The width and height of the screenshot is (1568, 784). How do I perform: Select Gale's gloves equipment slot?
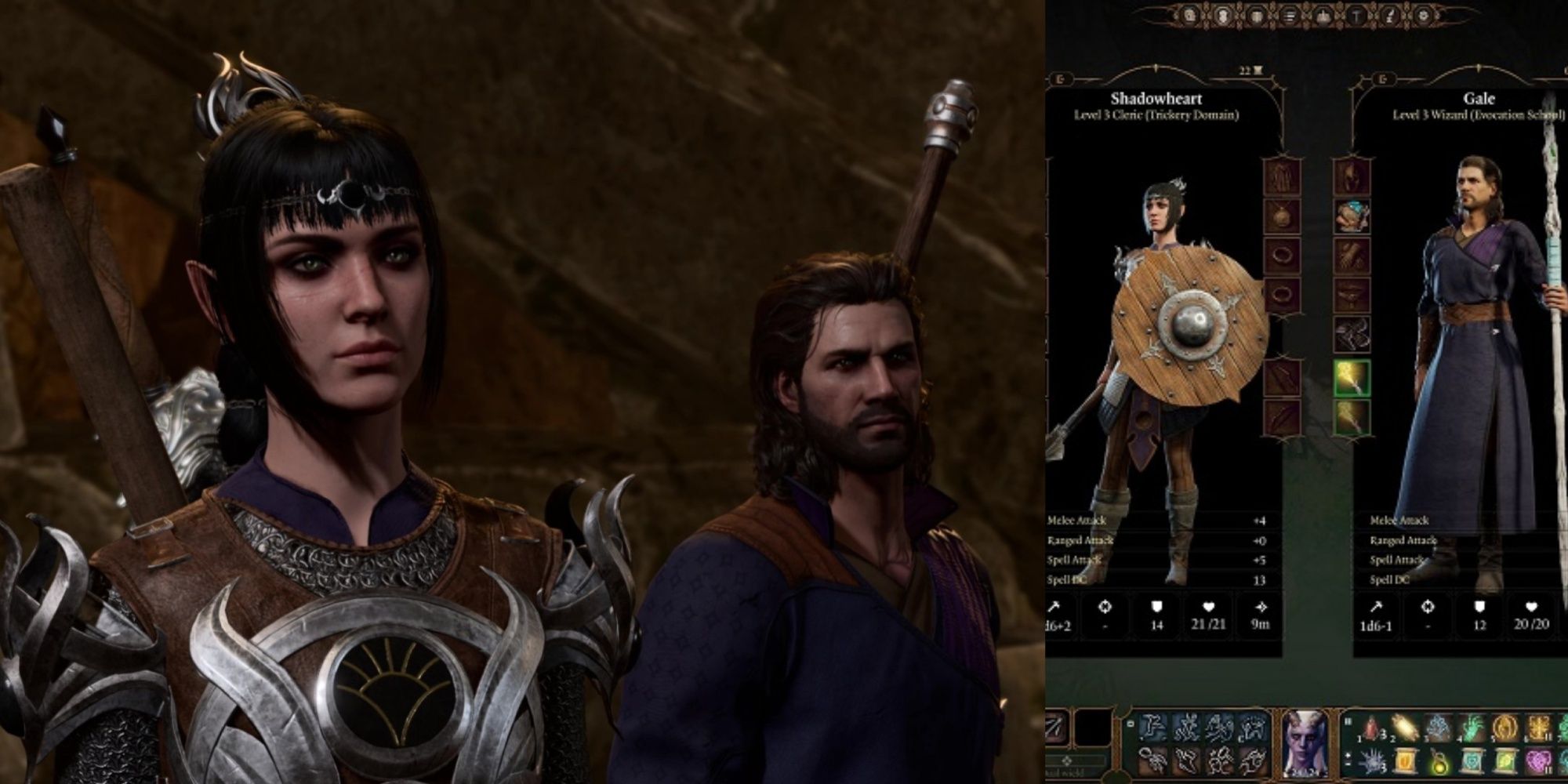coord(1352,256)
